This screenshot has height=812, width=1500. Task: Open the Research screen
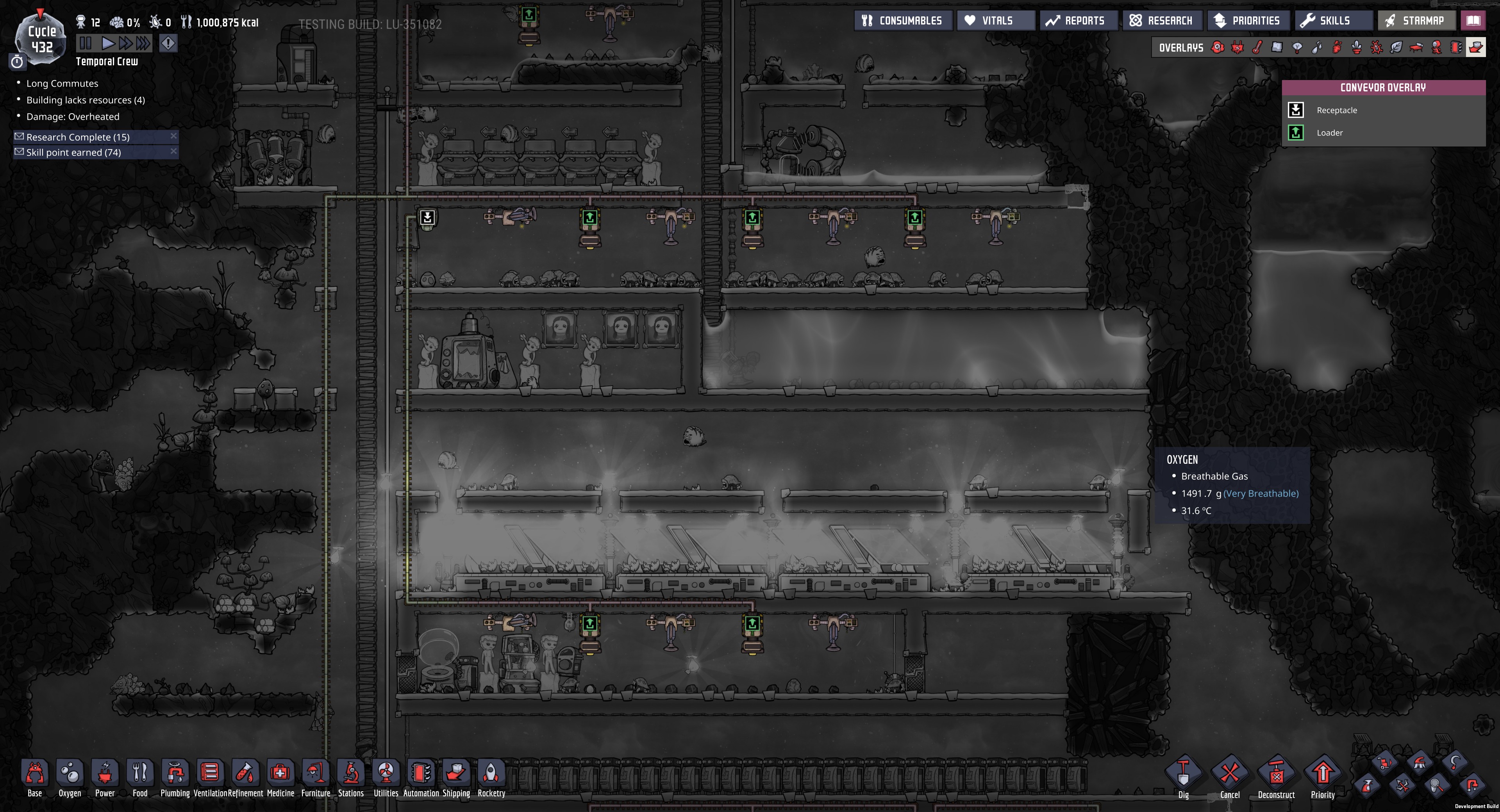(1162, 20)
